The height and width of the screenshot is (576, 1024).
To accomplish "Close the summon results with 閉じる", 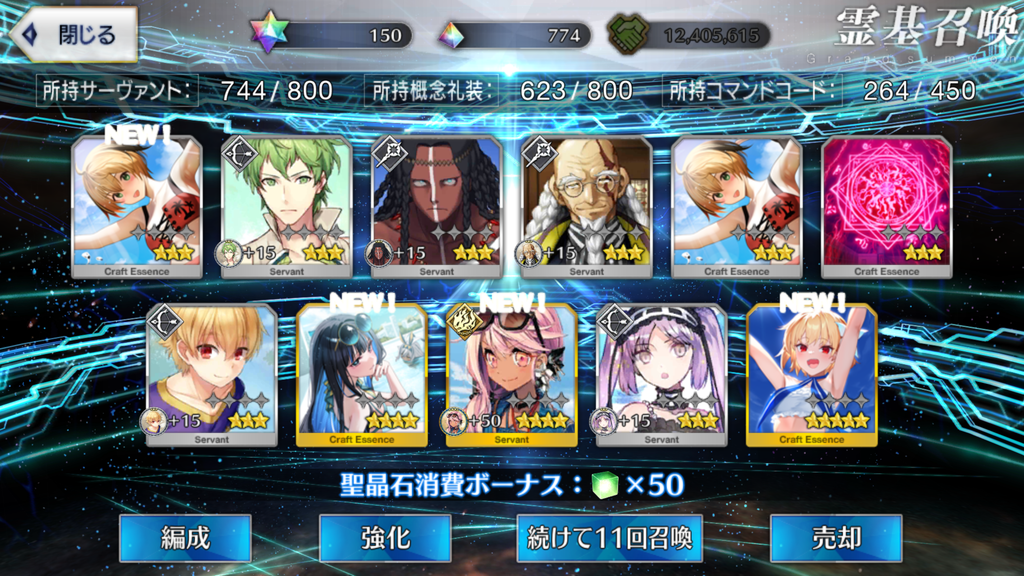I will click(x=73, y=35).
